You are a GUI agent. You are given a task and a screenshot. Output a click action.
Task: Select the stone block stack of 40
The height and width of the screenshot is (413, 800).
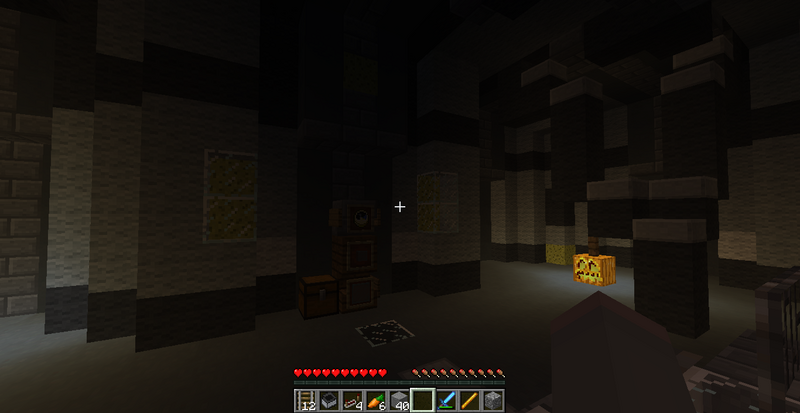click(x=399, y=401)
